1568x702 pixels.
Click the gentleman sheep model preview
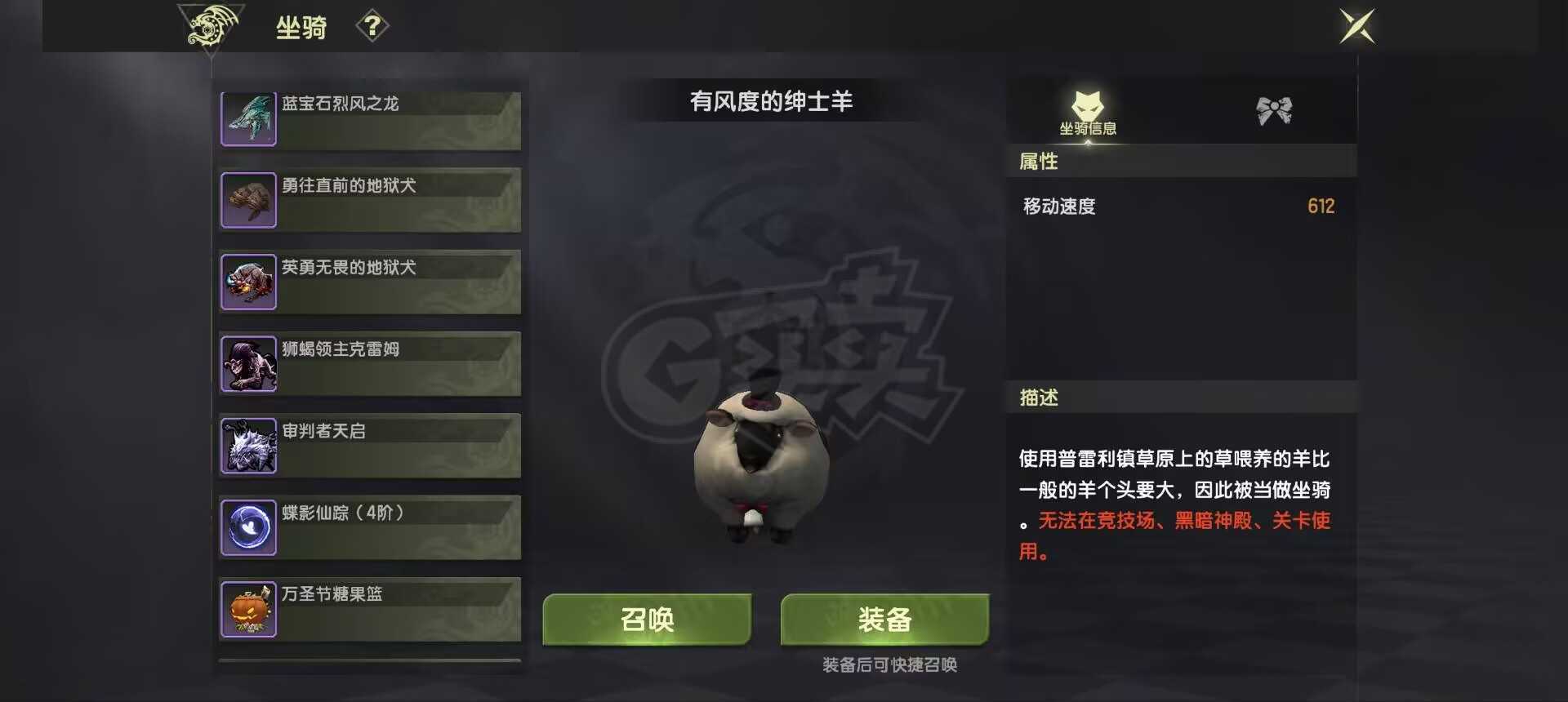click(764, 465)
